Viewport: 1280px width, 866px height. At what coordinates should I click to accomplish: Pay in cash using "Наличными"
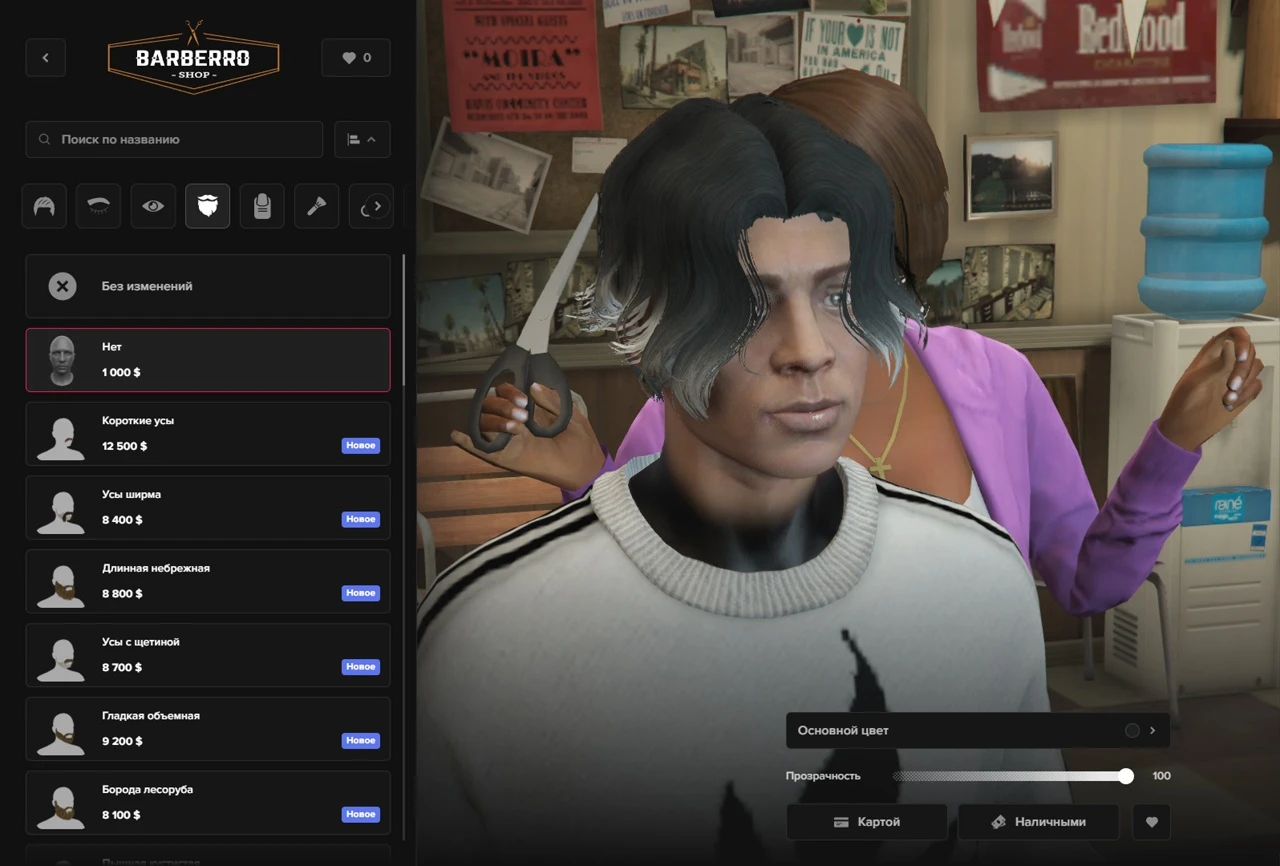(x=1038, y=822)
